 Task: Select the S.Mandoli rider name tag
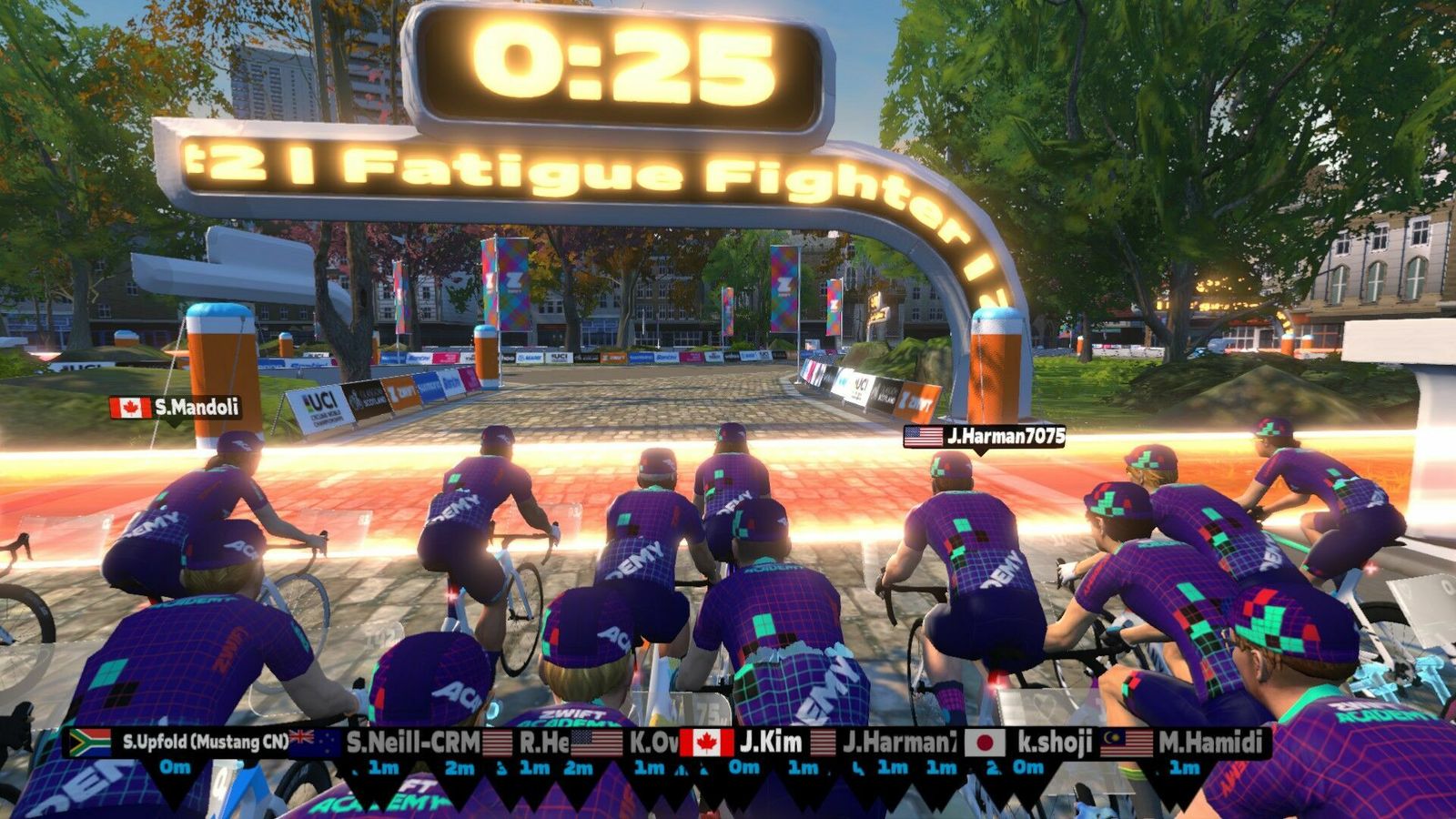[177, 408]
